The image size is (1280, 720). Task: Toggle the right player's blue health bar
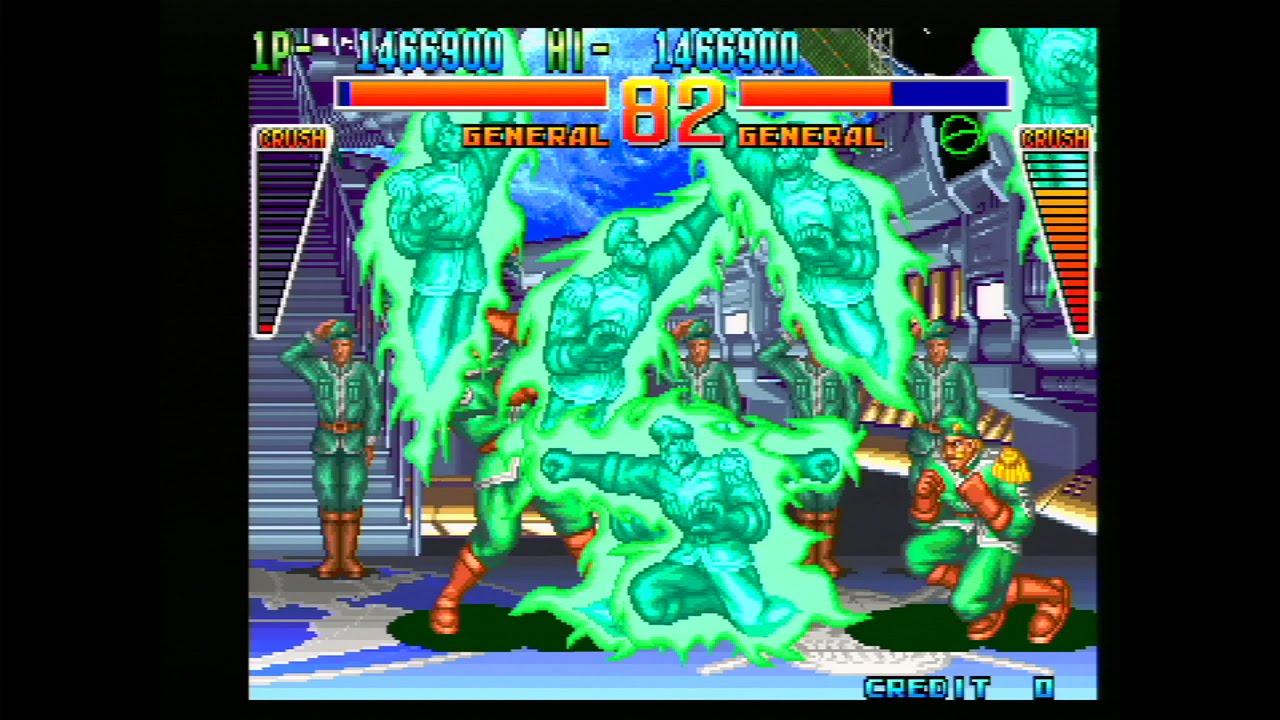[x=950, y=94]
